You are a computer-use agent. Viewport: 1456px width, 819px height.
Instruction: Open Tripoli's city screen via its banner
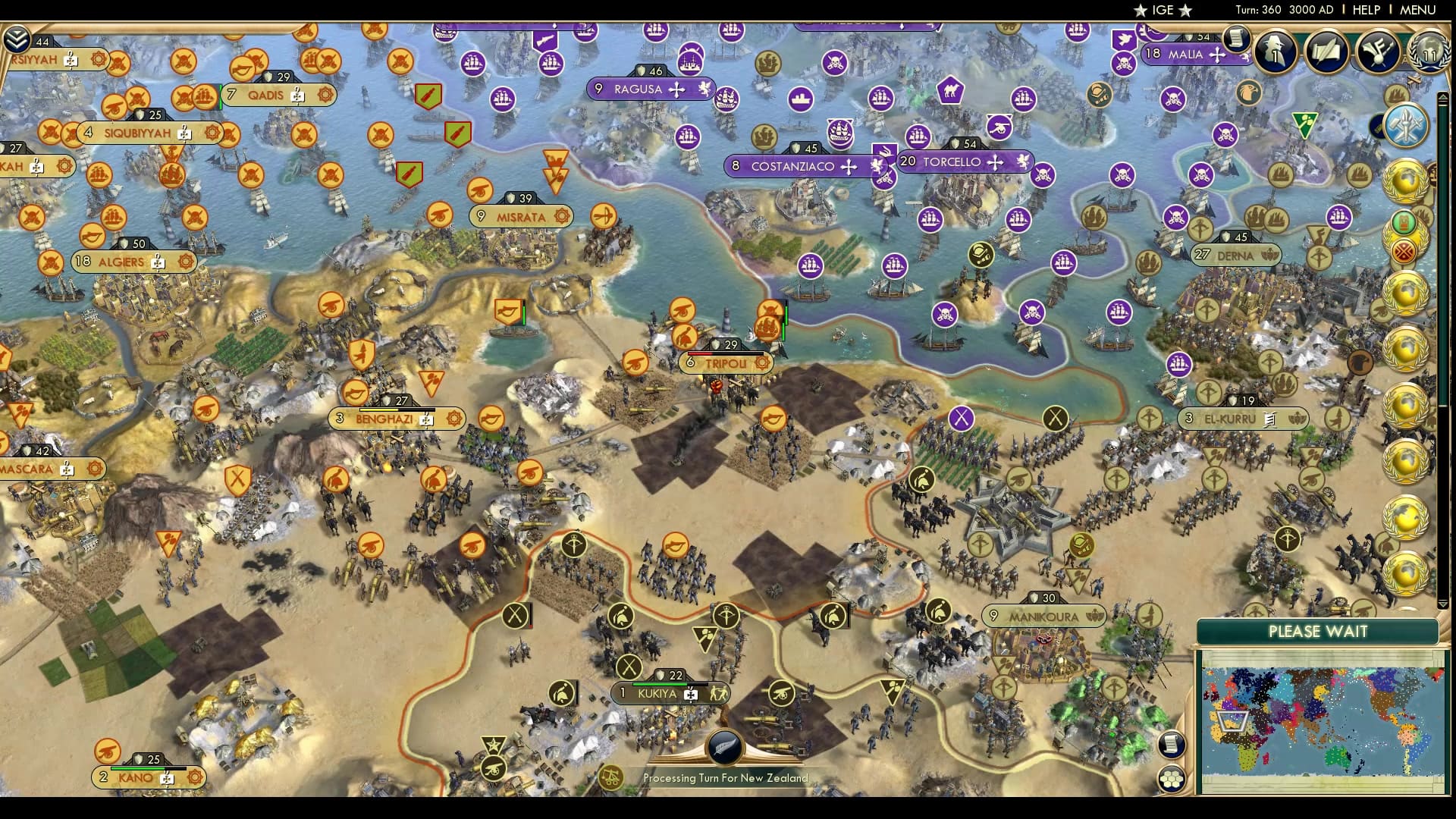click(726, 363)
